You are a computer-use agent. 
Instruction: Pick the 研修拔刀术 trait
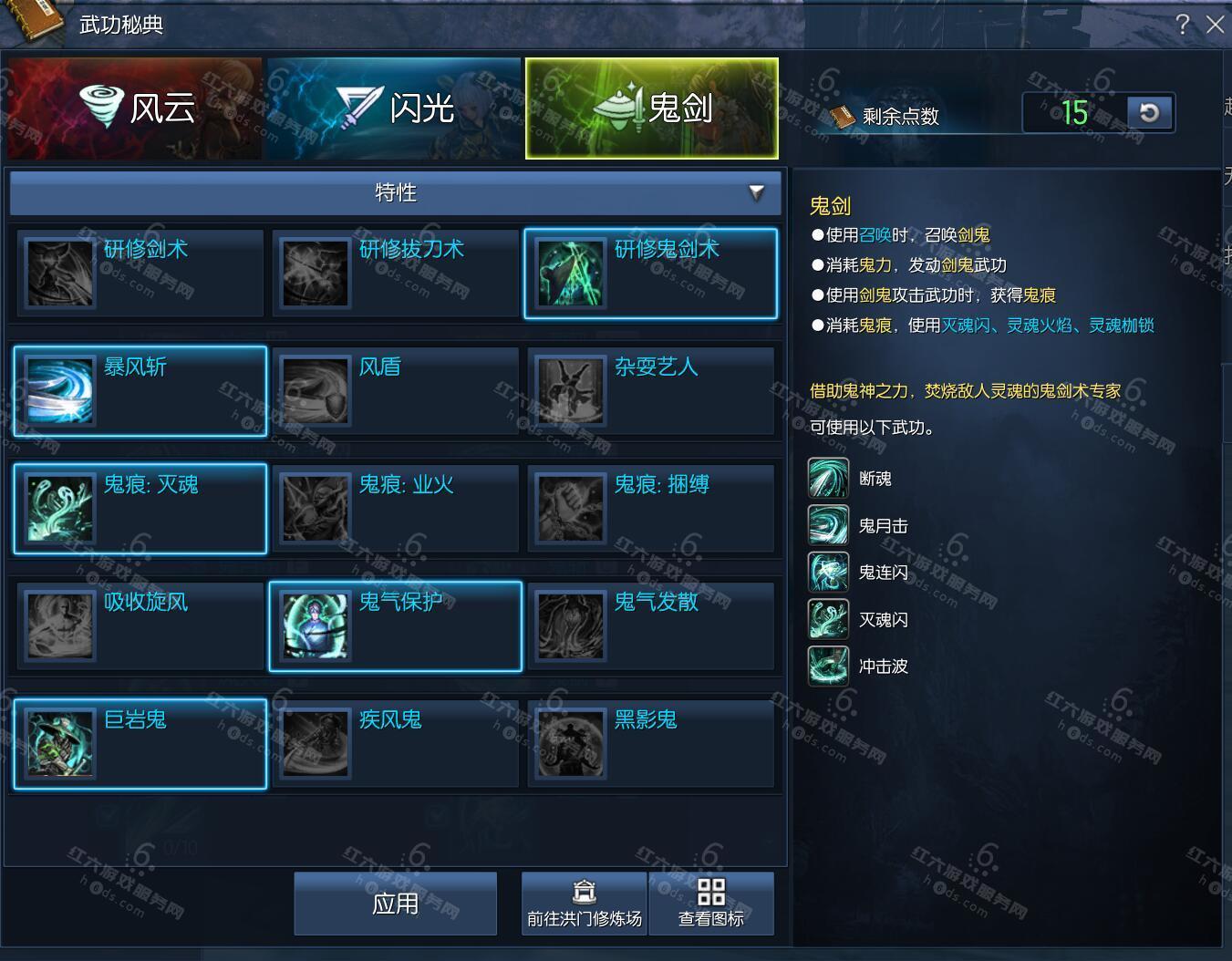pos(395,274)
